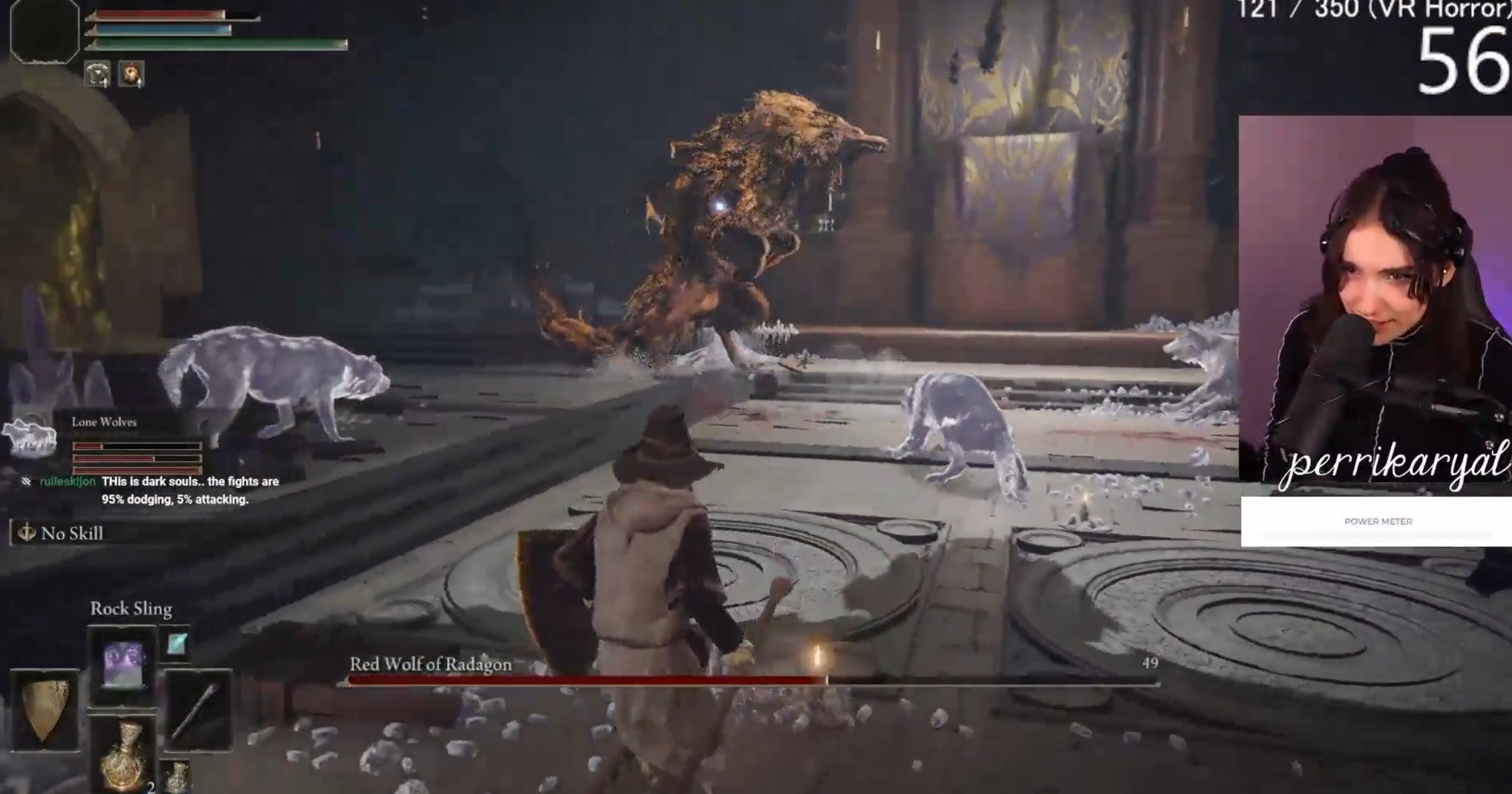Select the staff in the right-hand slot
This screenshot has height=794, width=1512.
(197, 710)
